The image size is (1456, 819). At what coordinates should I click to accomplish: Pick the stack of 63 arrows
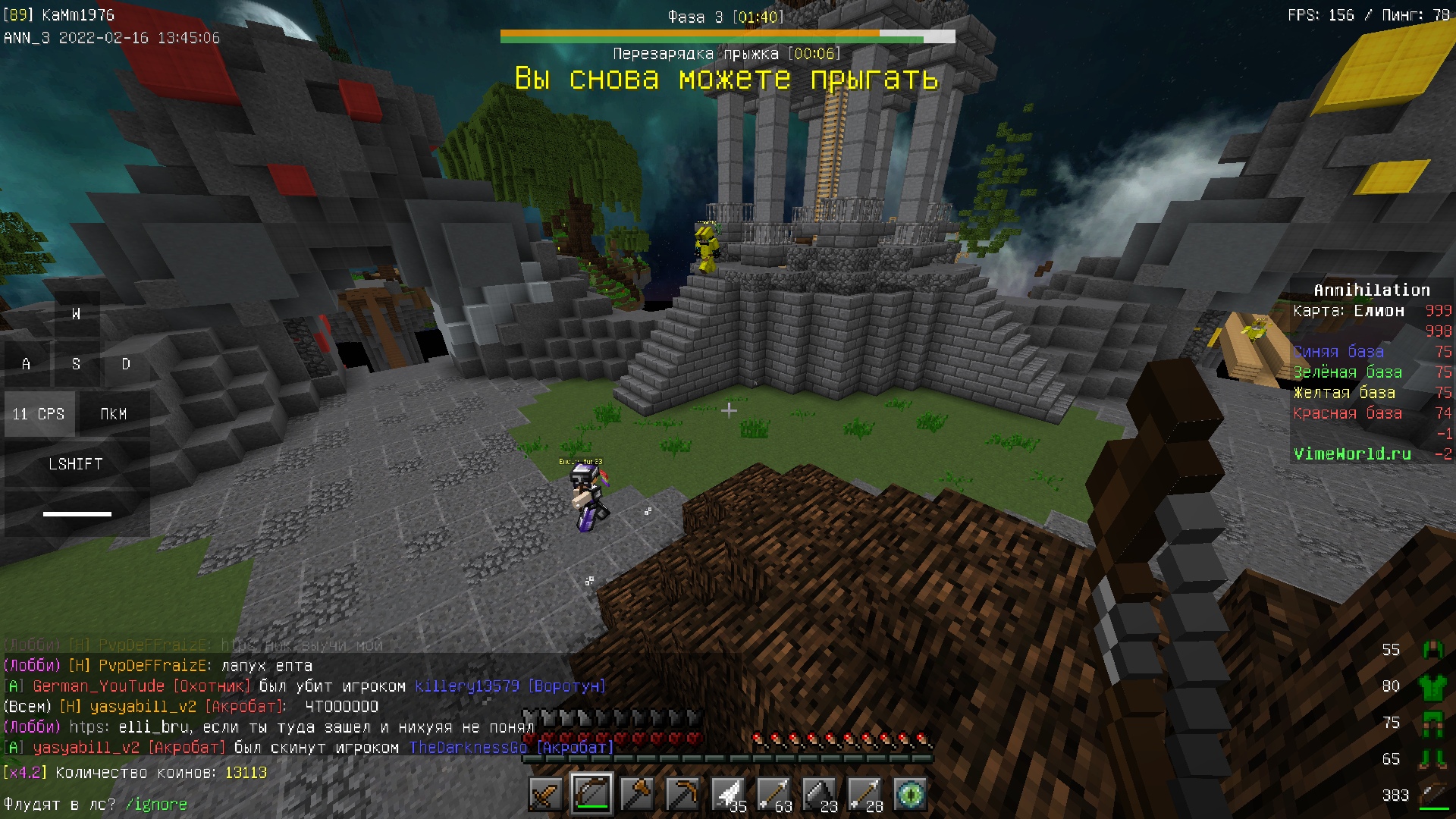point(773,795)
